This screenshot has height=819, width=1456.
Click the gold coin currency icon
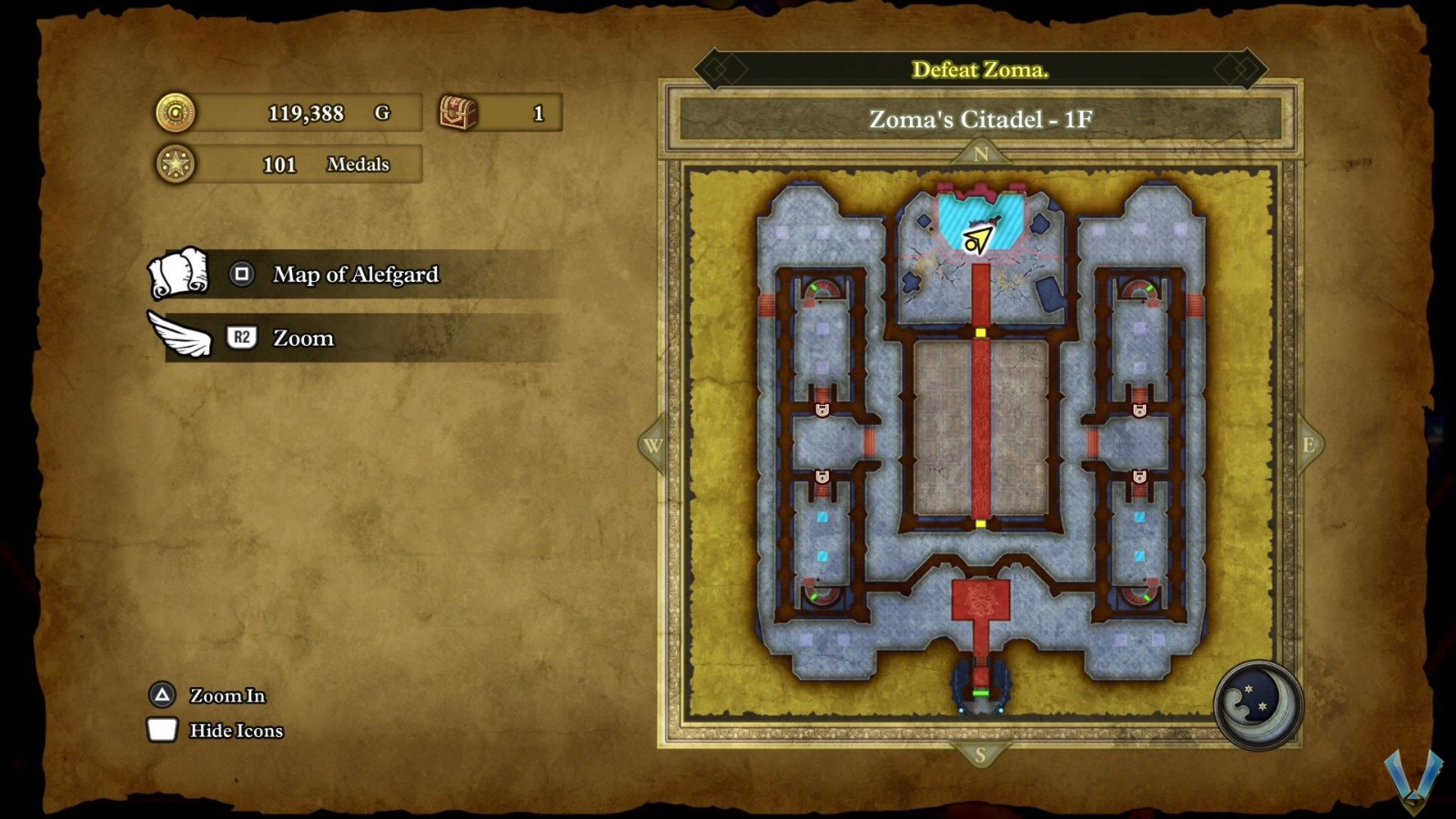(177, 113)
